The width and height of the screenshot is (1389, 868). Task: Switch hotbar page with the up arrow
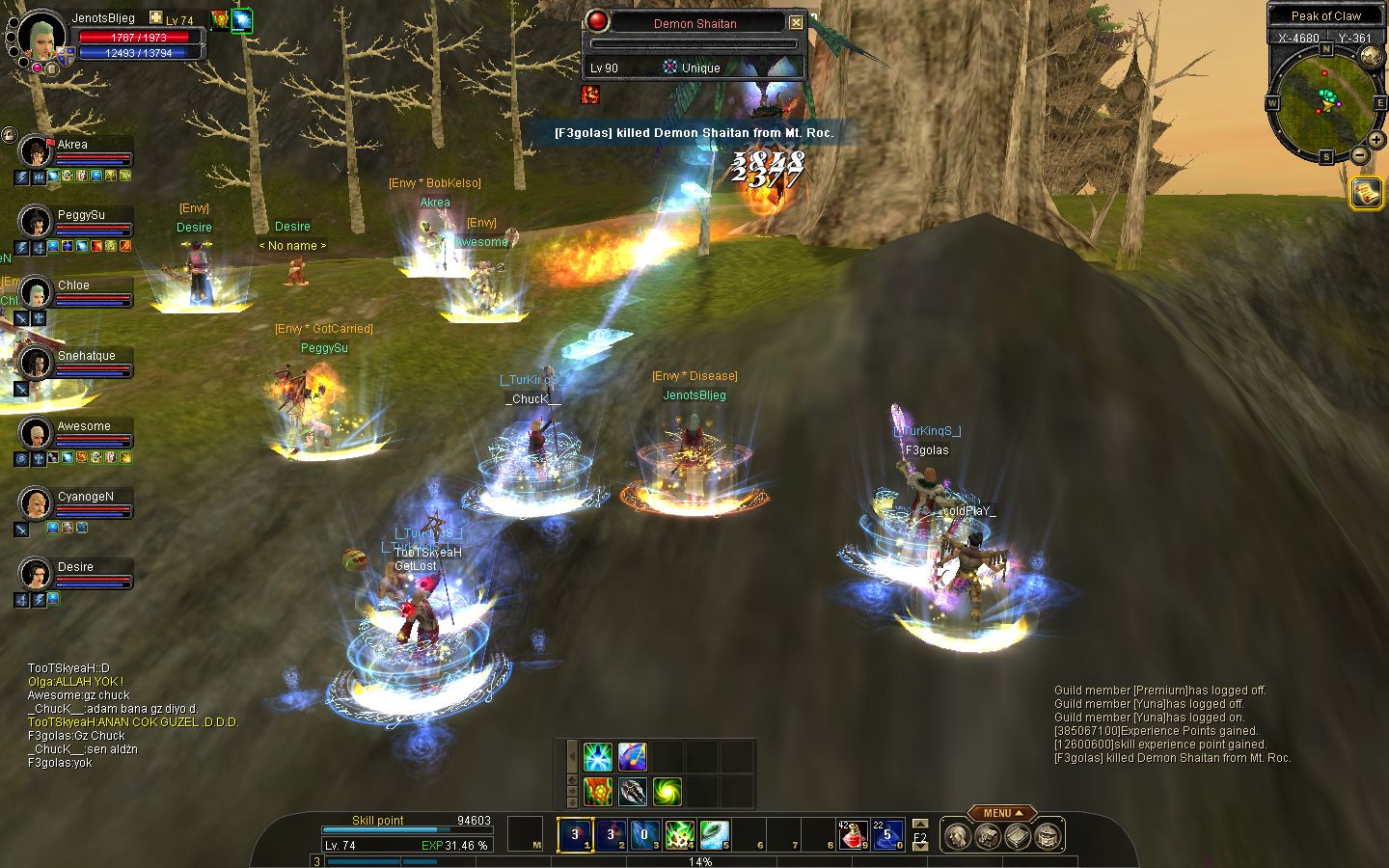[x=920, y=825]
